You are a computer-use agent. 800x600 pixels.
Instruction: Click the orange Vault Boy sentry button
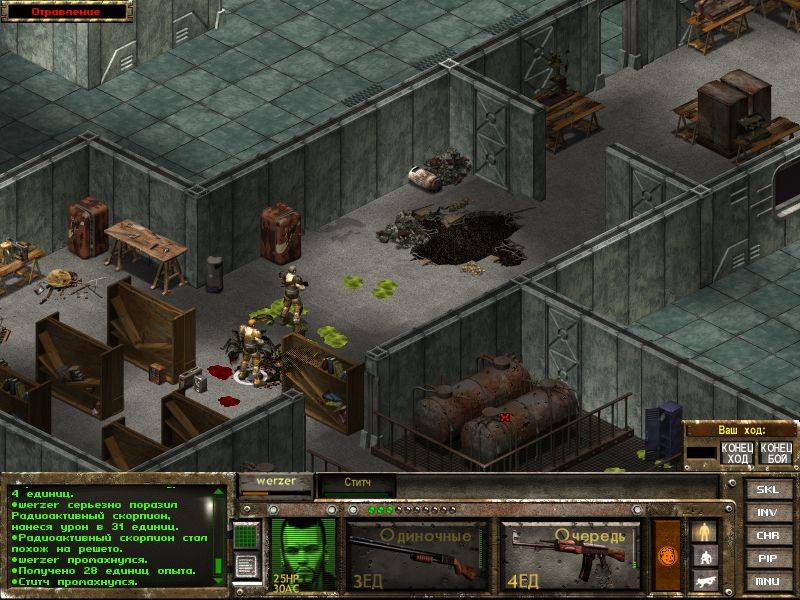pos(667,555)
